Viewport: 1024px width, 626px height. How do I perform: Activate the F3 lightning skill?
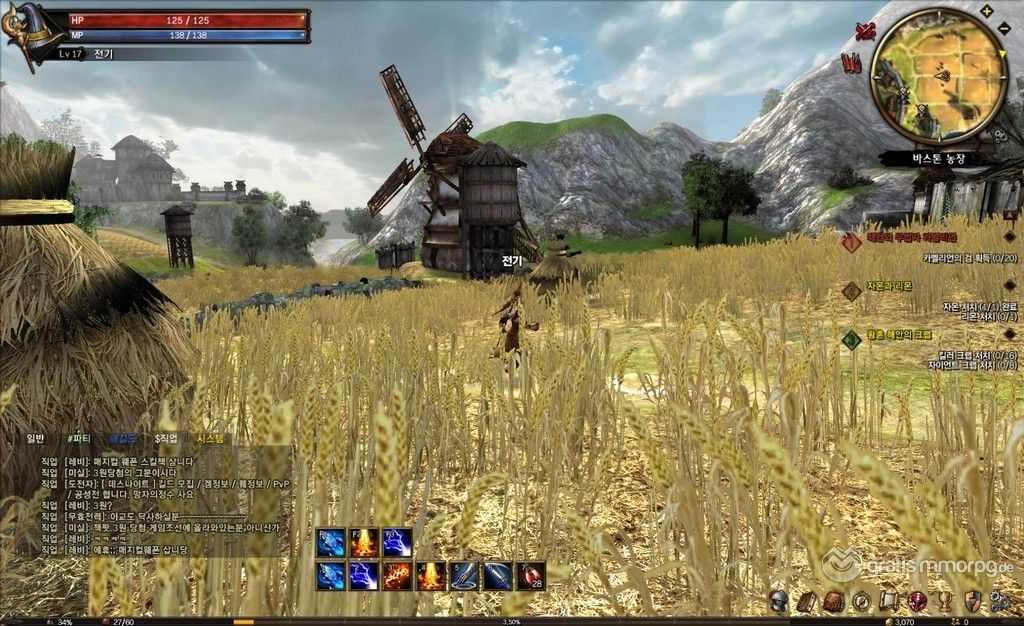tap(397, 542)
